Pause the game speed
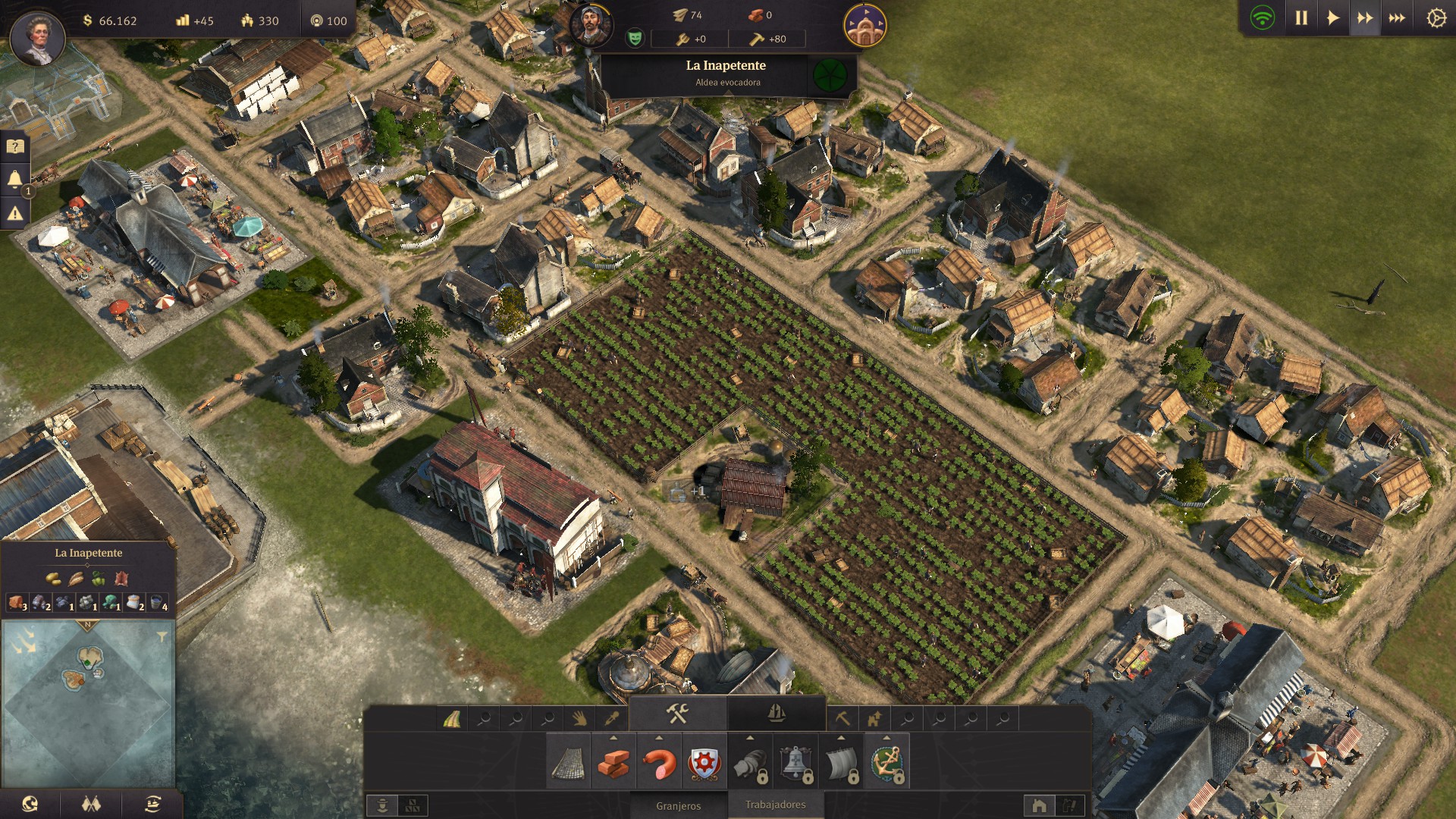Screen dimensions: 1456x819 point(1301,18)
